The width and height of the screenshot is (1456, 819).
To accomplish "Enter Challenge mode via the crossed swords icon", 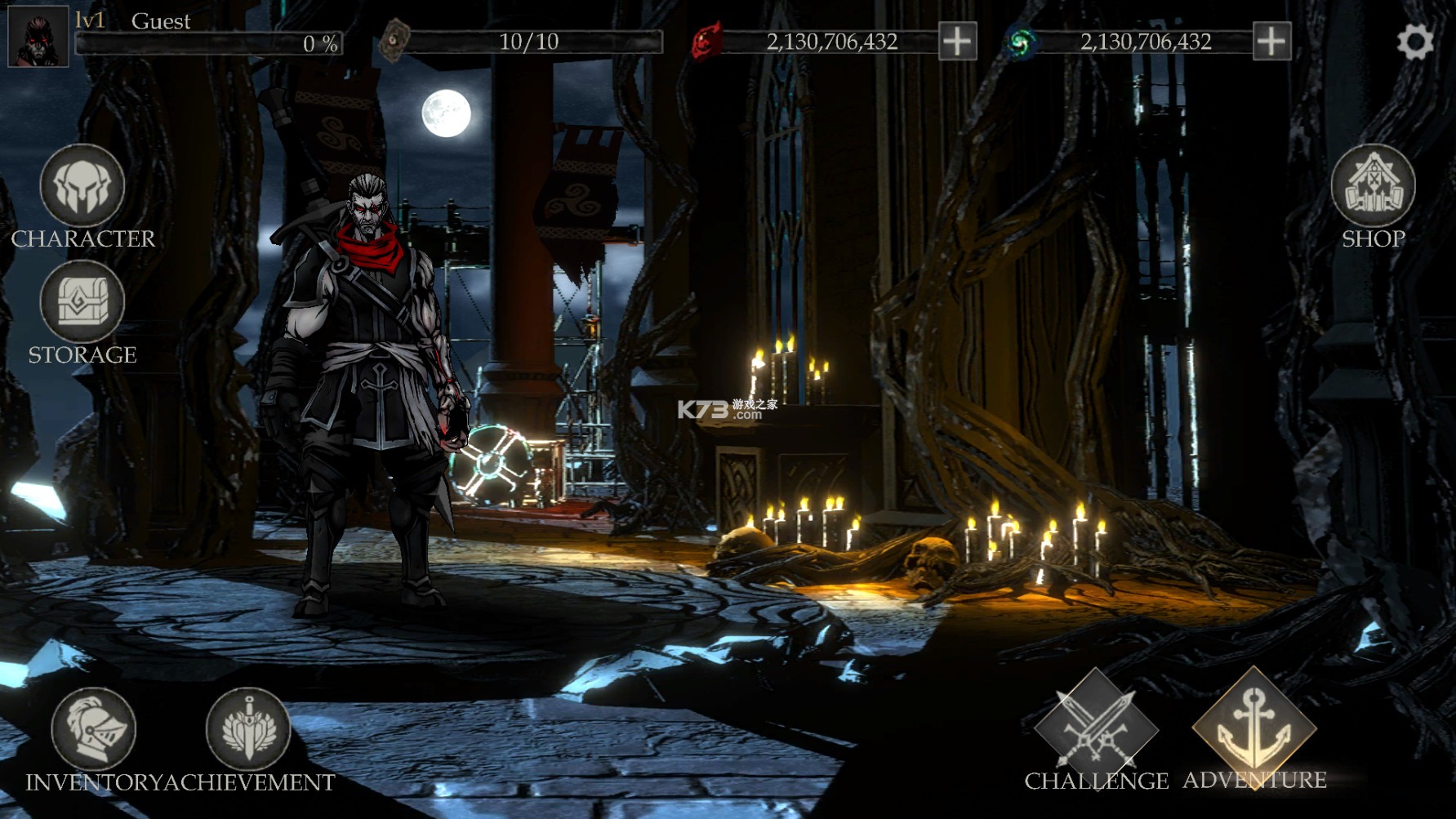I will [1097, 731].
